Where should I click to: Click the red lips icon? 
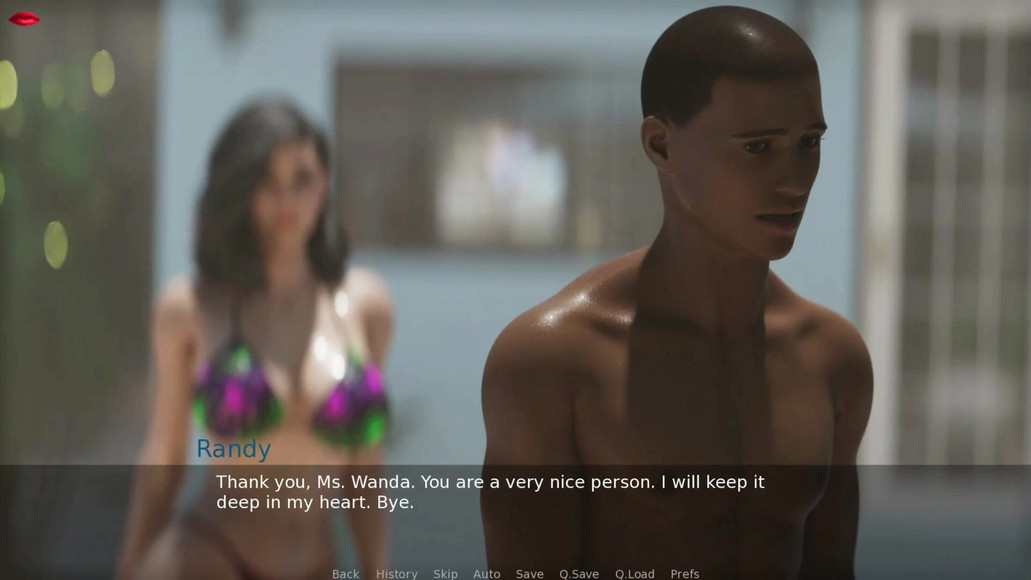24,18
